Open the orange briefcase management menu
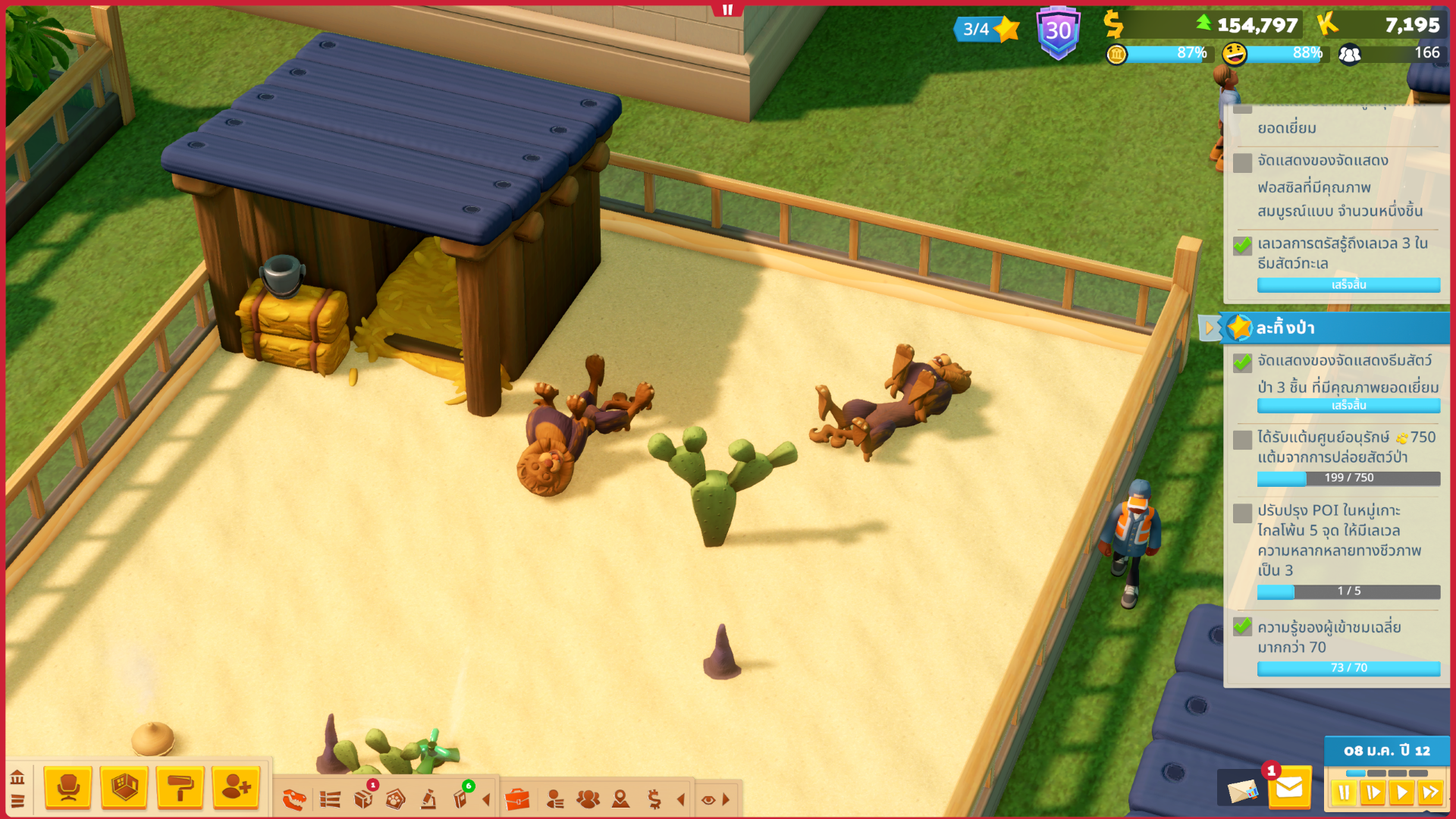 click(x=517, y=799)
